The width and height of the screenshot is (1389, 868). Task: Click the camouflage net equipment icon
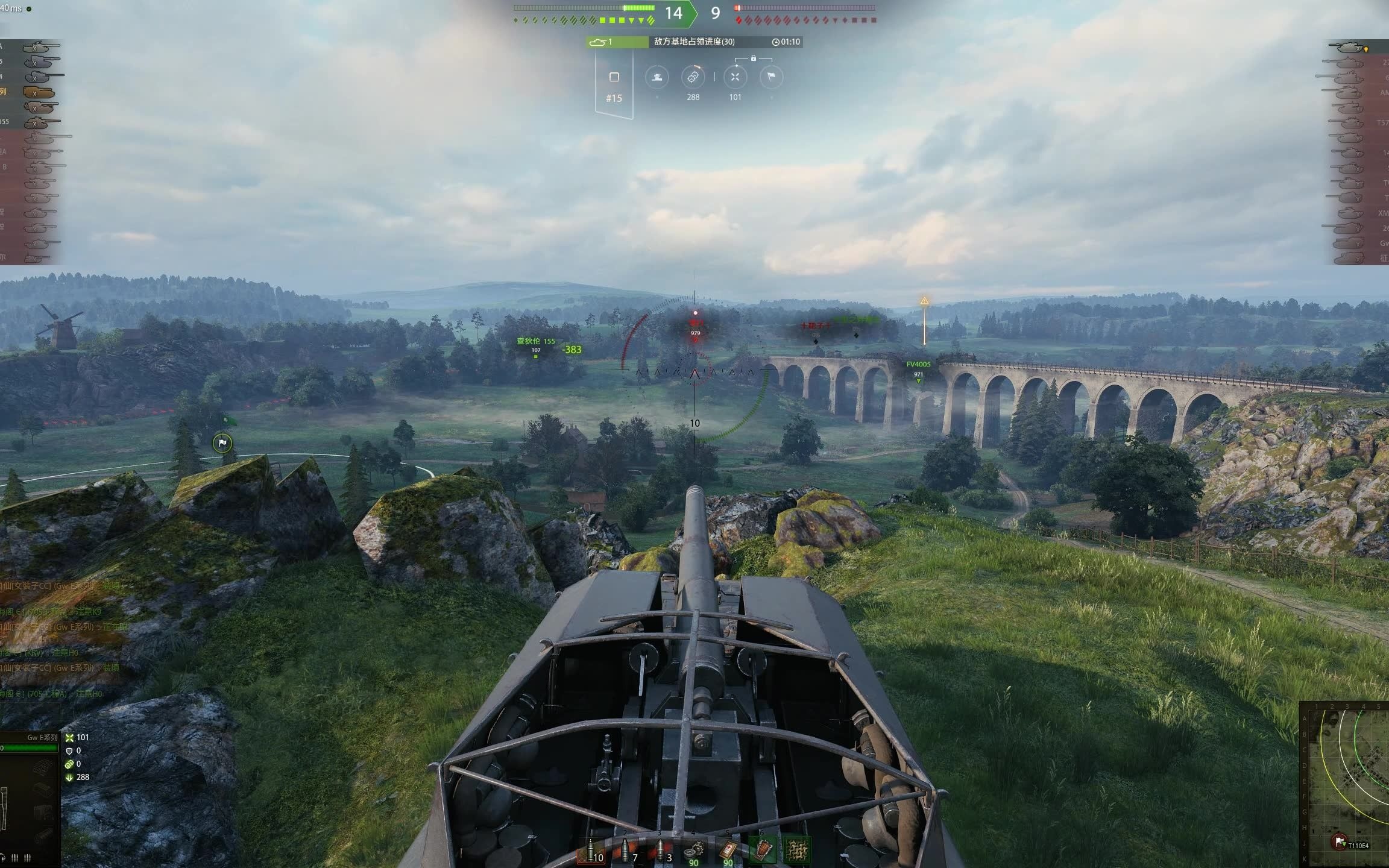pos(796,851)
